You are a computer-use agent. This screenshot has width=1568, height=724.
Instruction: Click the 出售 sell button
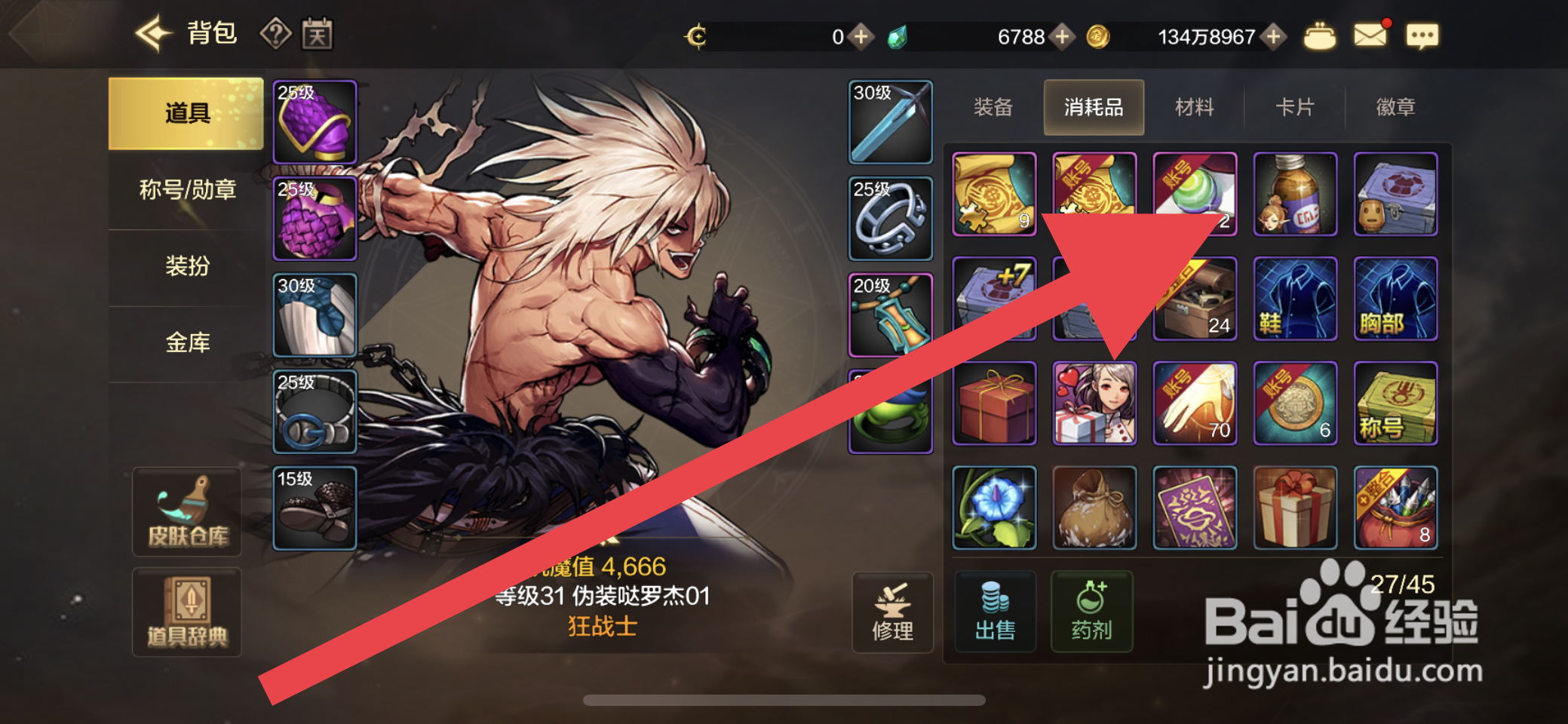point(994,612)
